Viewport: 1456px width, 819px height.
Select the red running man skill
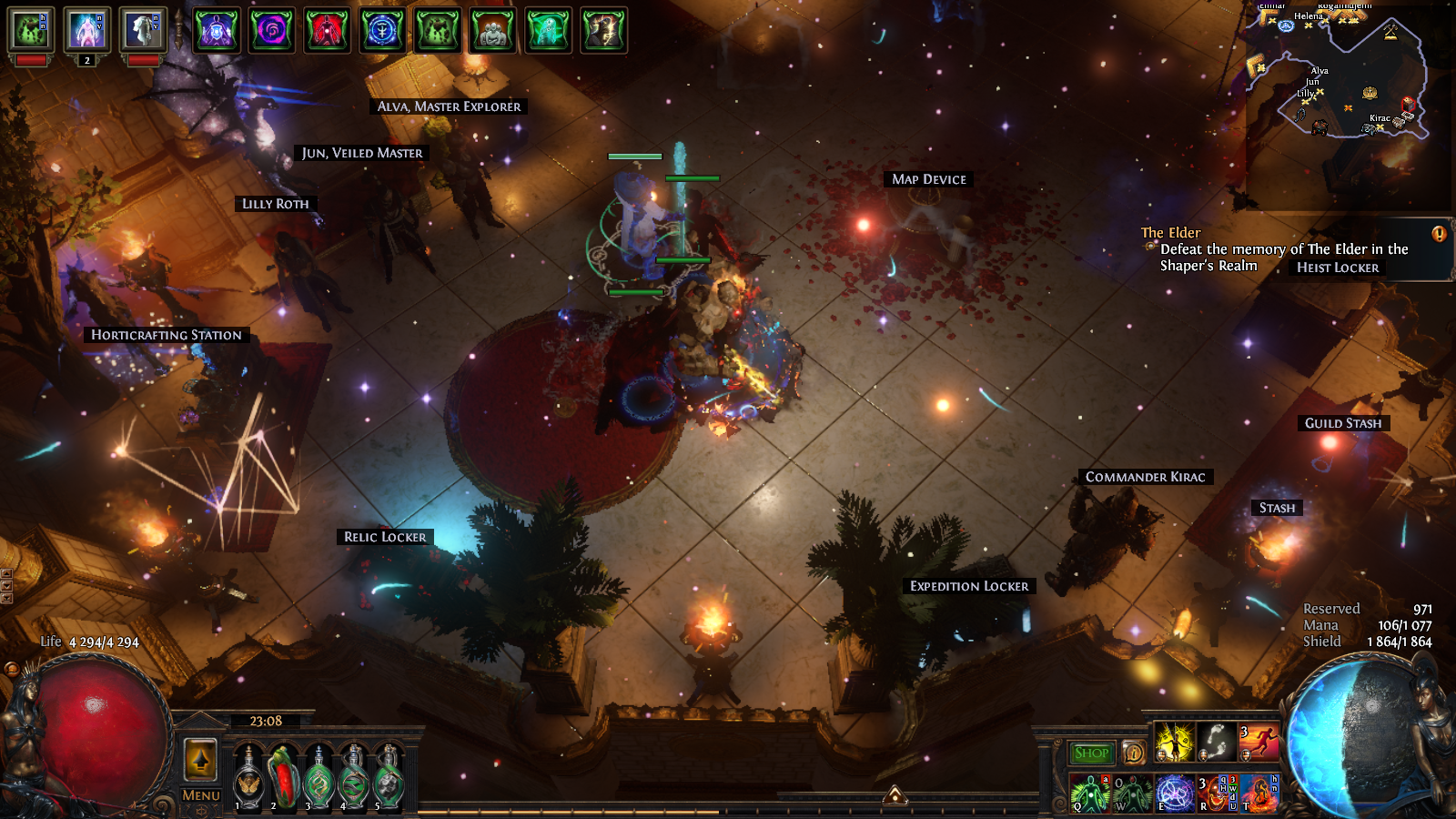pos(1259,742)
